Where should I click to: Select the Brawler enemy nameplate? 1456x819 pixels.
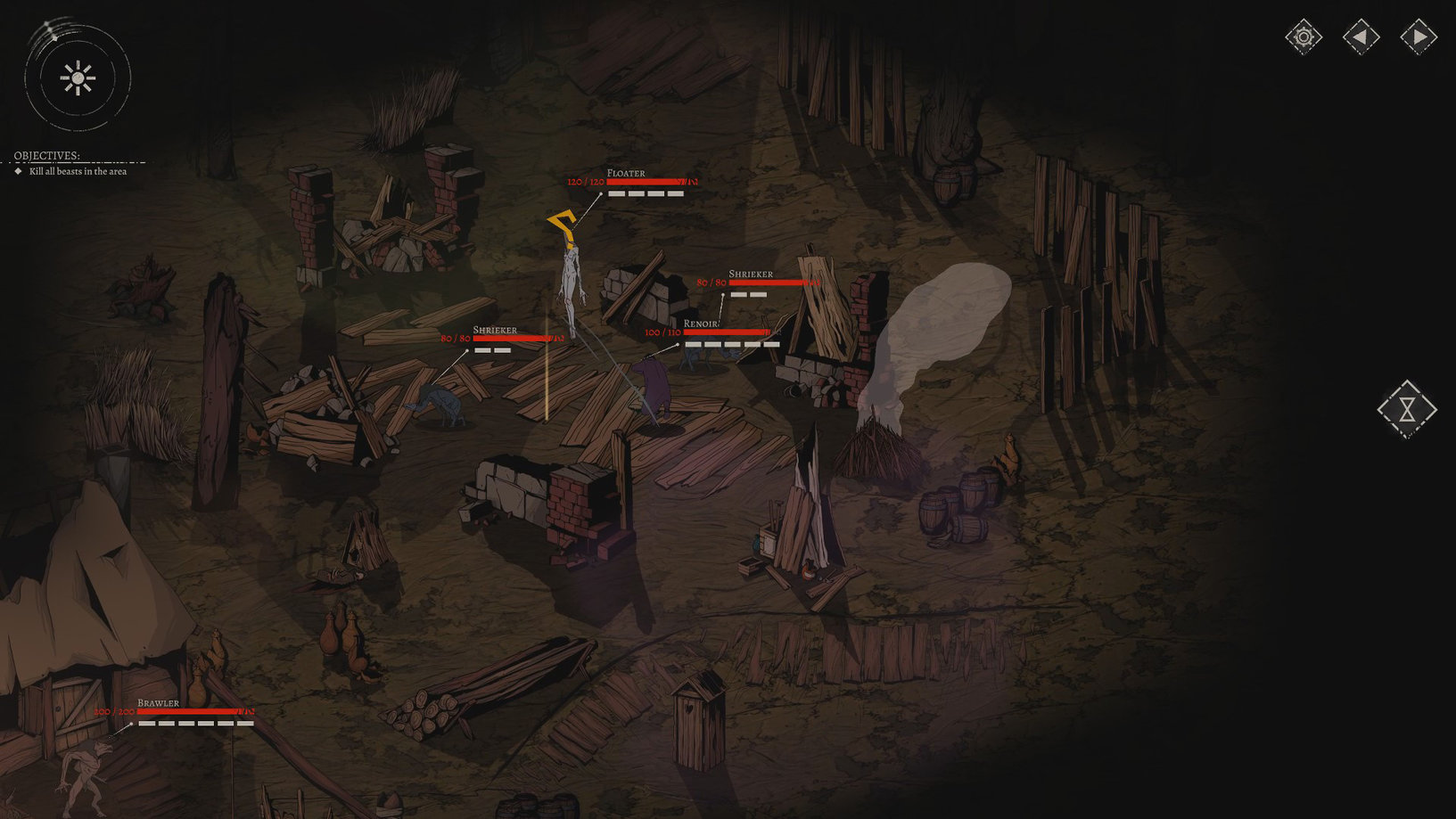pyautogui.click(x=159, y=703)
